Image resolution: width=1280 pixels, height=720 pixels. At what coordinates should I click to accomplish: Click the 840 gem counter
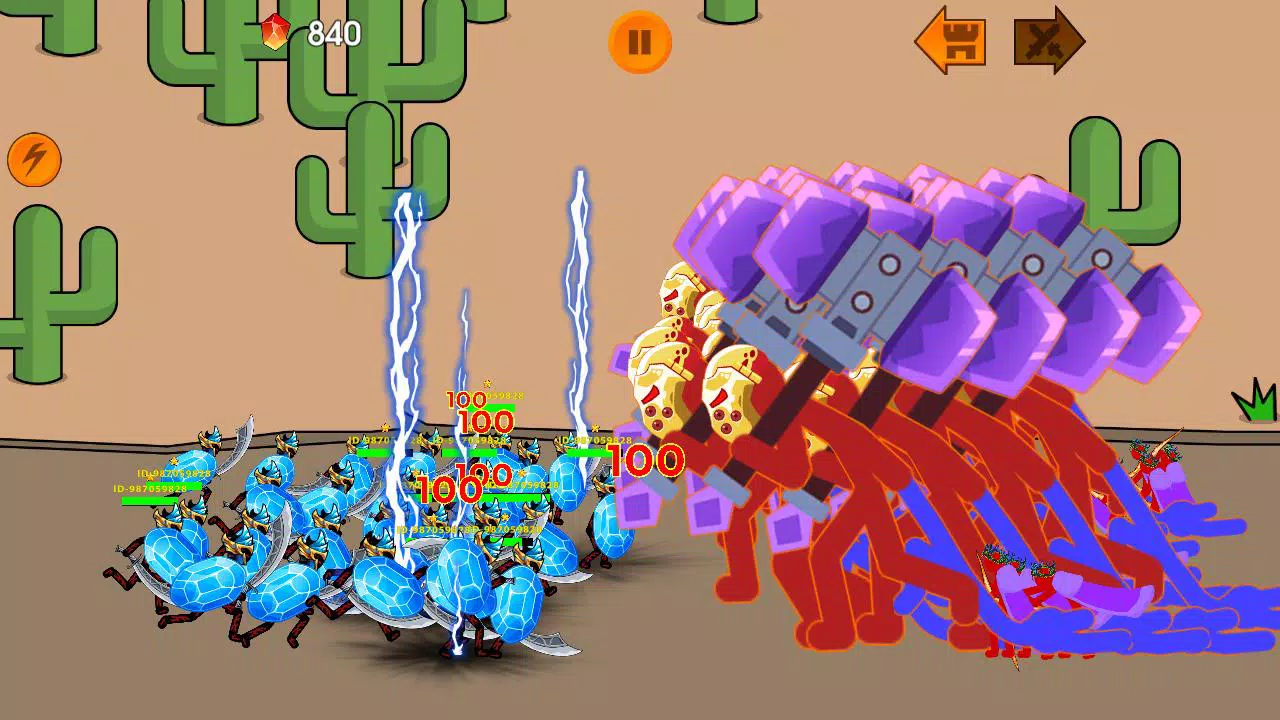[334, 33]
